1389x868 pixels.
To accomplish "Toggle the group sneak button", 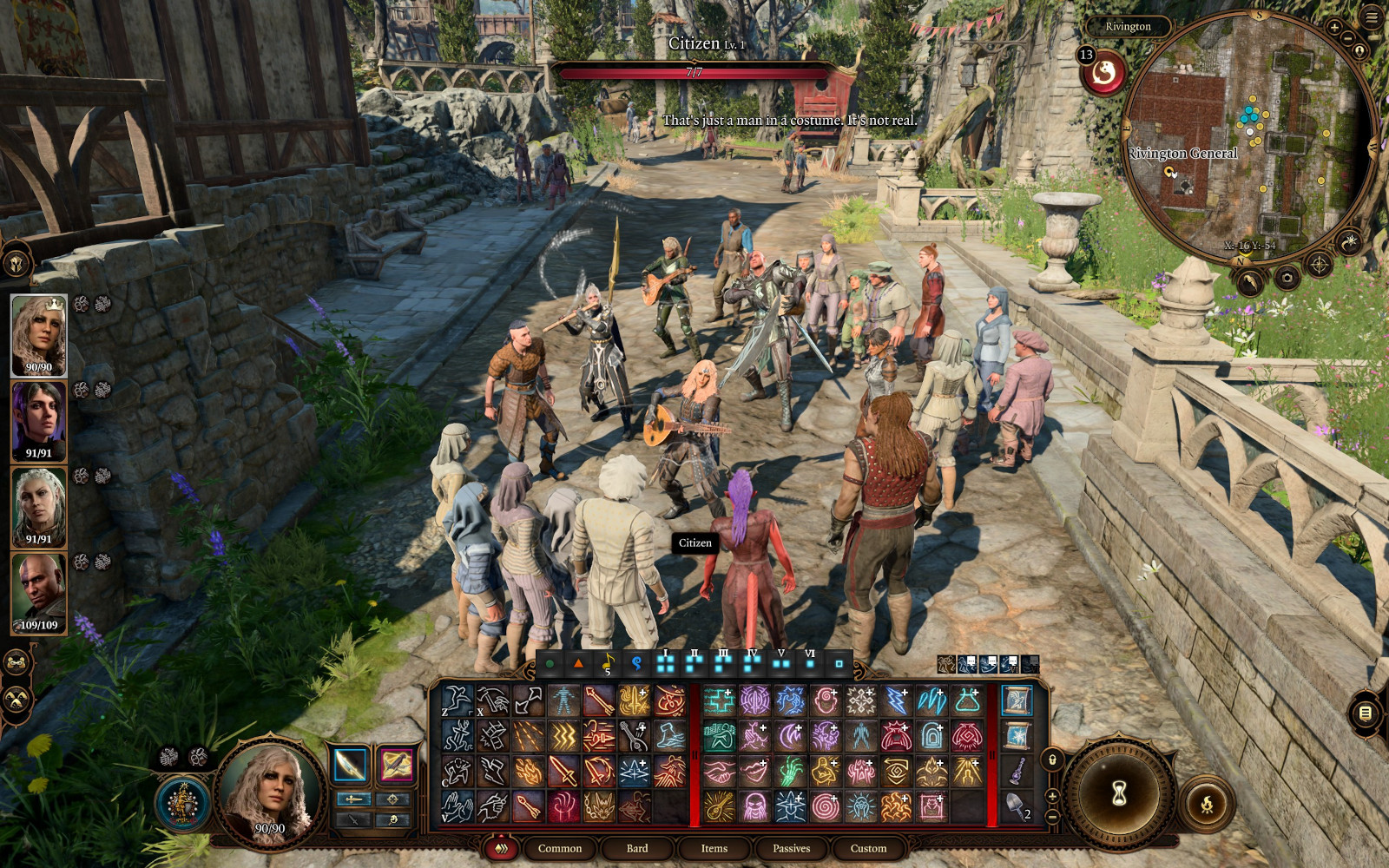I will [x=16, y=699].
